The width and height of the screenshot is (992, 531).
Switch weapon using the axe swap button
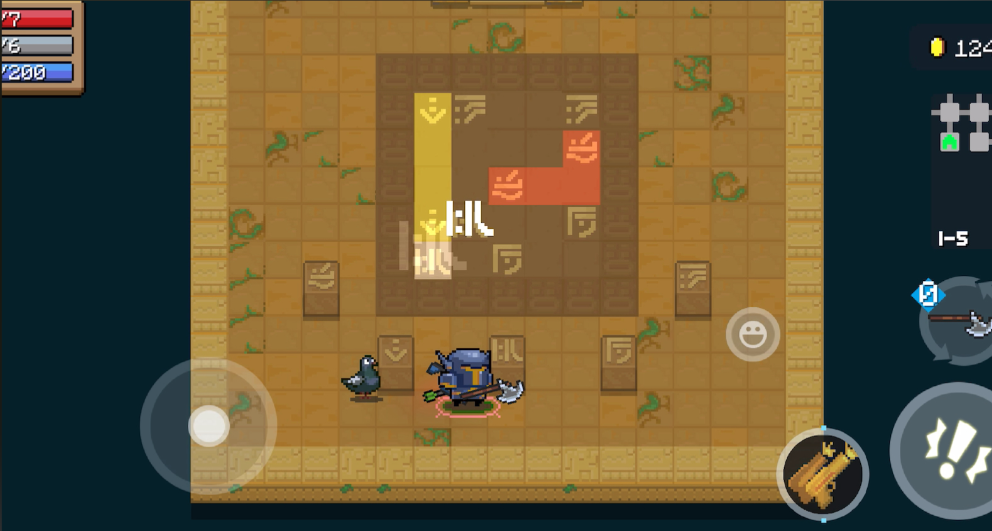coord(959,323)
